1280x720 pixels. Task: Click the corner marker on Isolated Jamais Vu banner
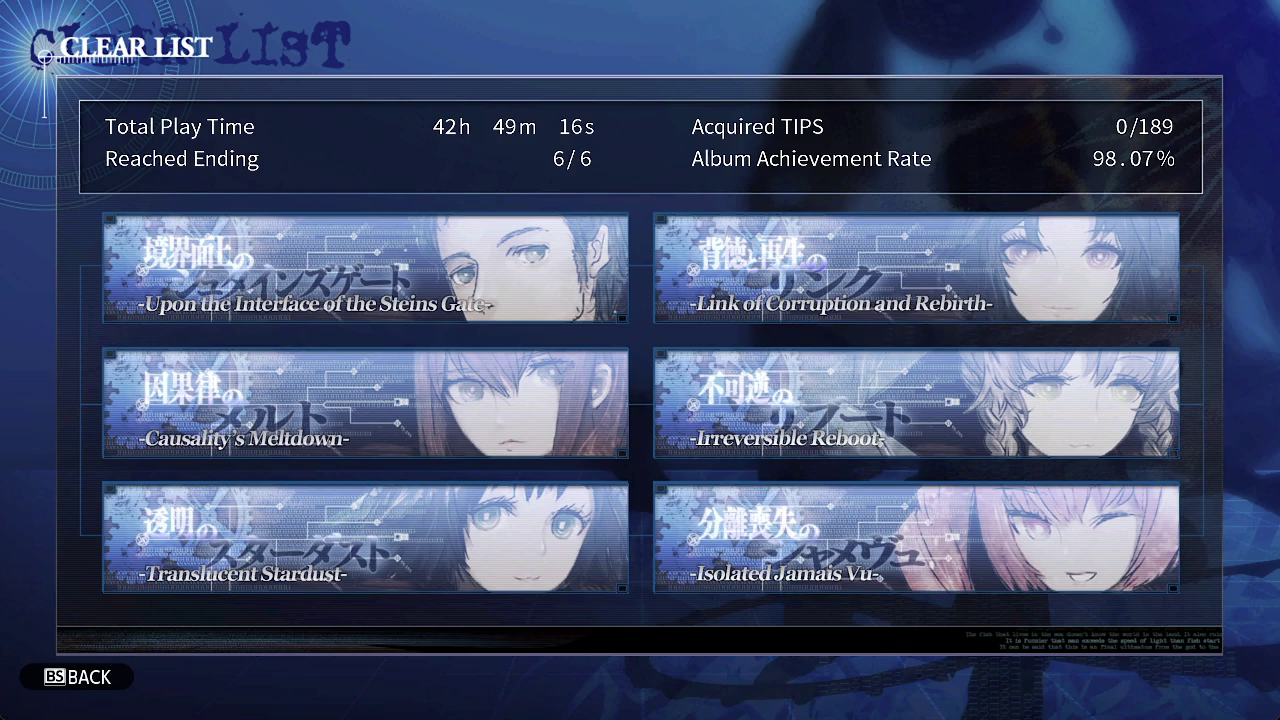pos(662,489)
